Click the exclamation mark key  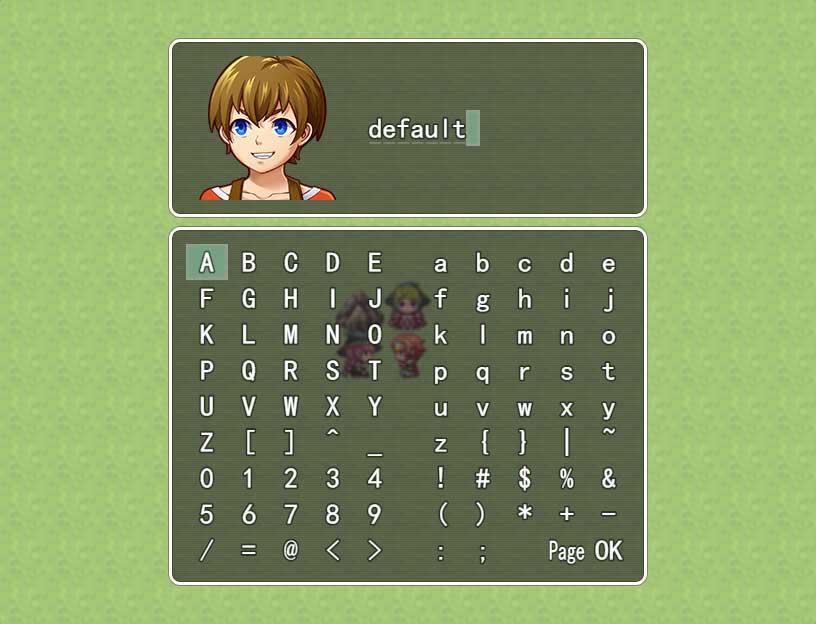click(x=440, y=478)
